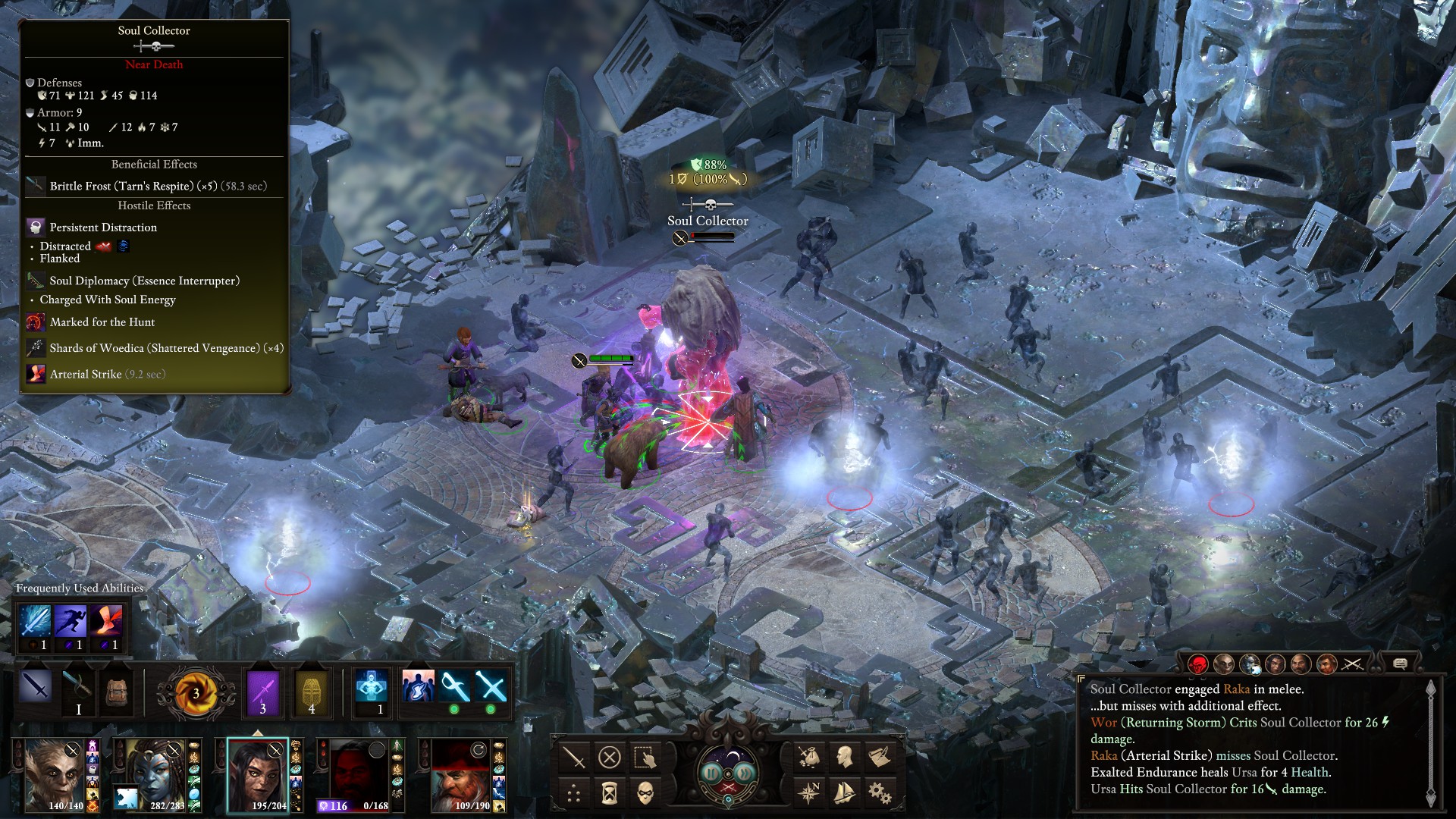Open the character sheet head icon
Viewport: 1456px width, 819px height.
pyautogui.click(x=844, y=757)
